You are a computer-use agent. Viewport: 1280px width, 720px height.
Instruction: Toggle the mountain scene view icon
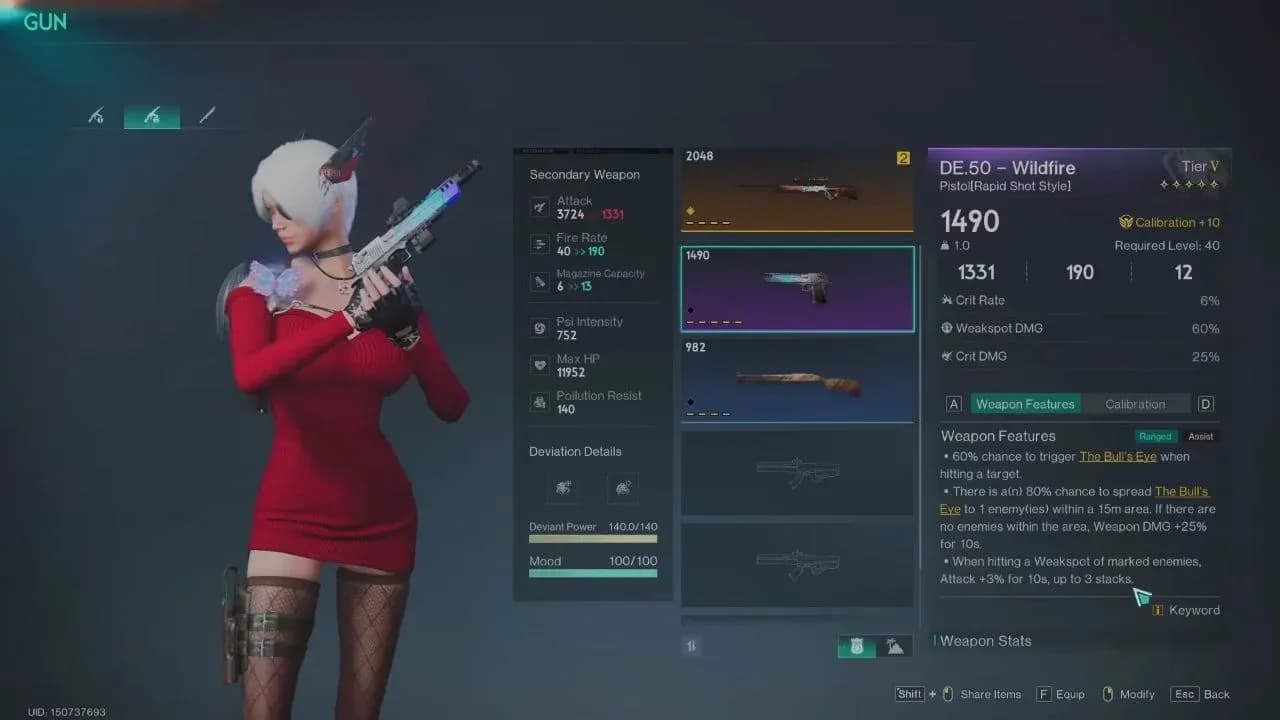[x=895, y=646]
